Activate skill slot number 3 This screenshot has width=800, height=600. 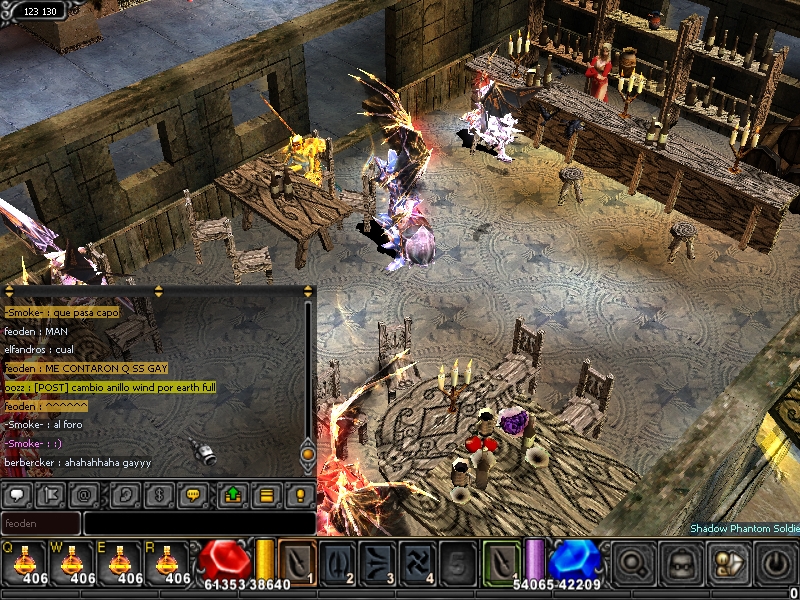377,562
